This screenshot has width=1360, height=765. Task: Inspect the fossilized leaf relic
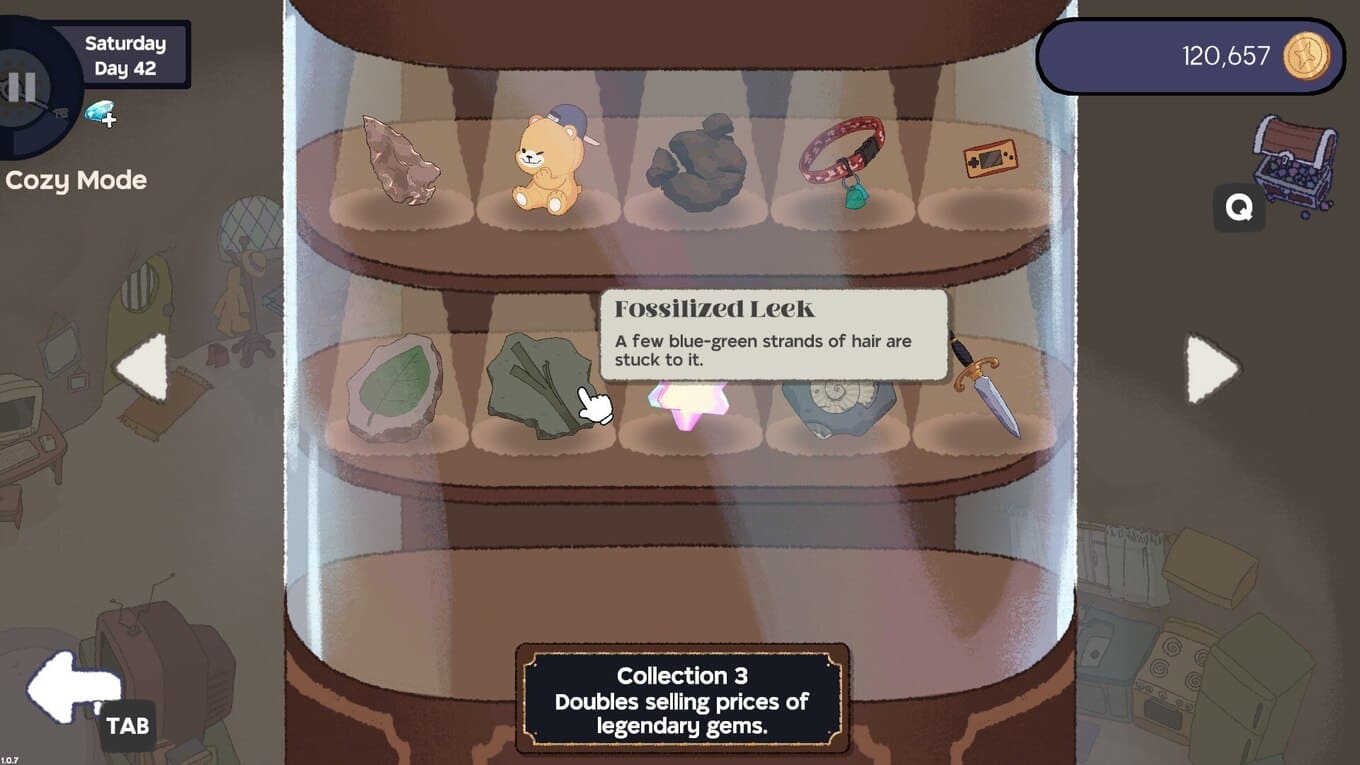coord(396,388)
